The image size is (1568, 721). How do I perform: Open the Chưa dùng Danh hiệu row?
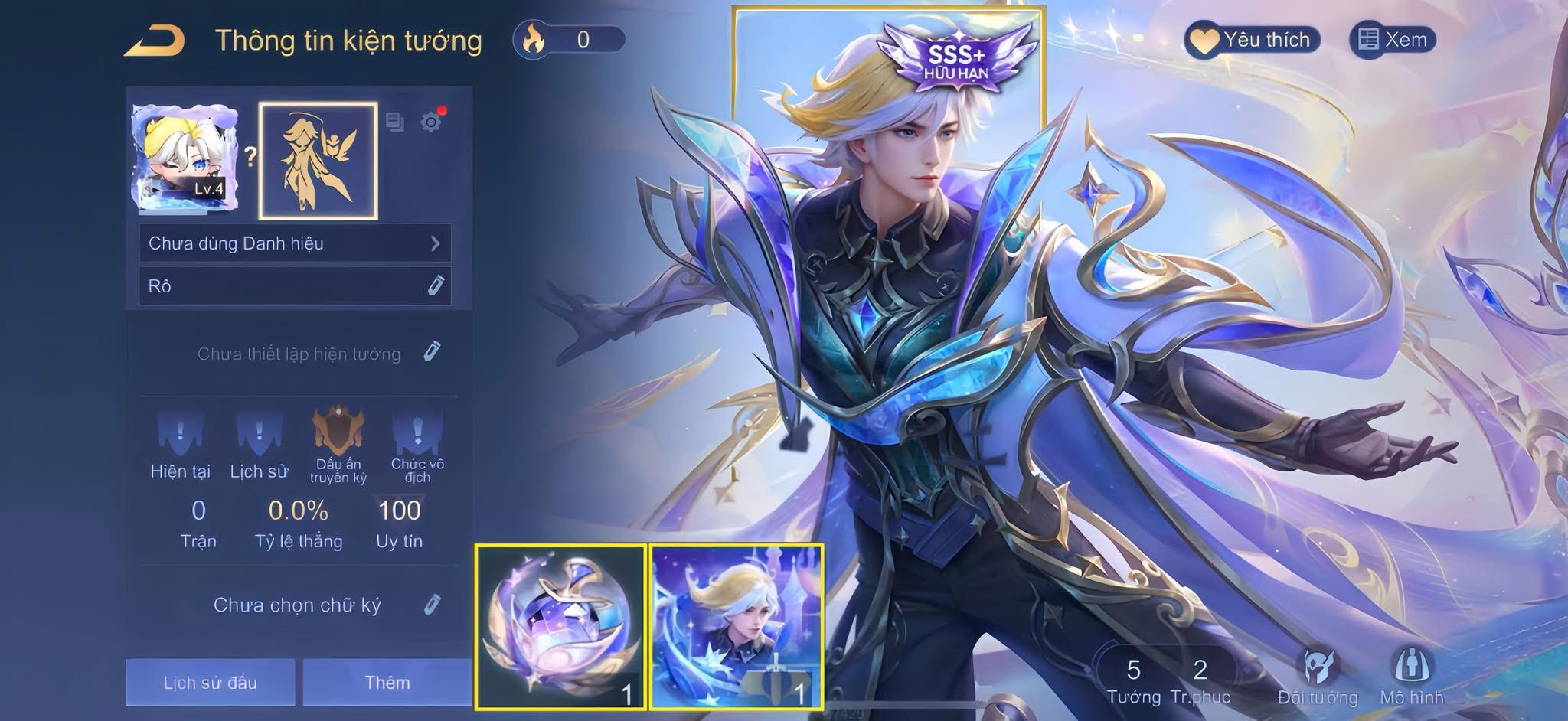point(295,243)
